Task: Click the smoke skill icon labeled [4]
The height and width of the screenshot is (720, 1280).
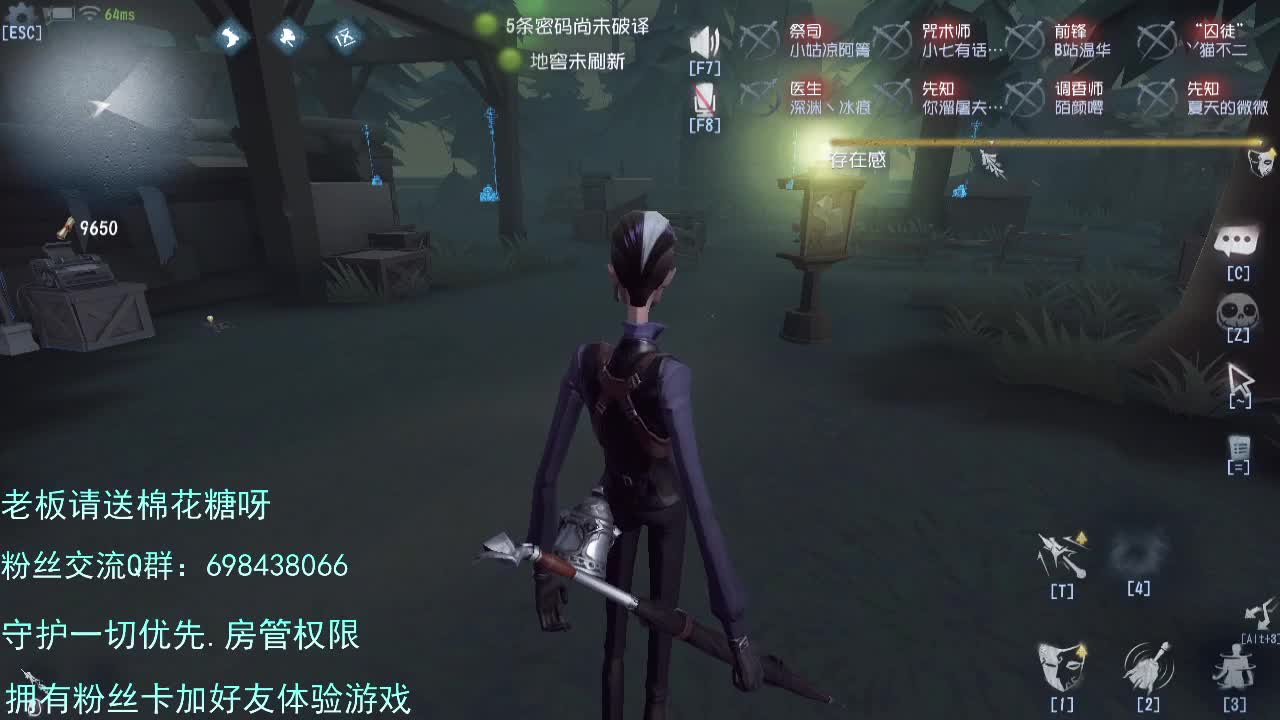Action: click(1140, 552)
